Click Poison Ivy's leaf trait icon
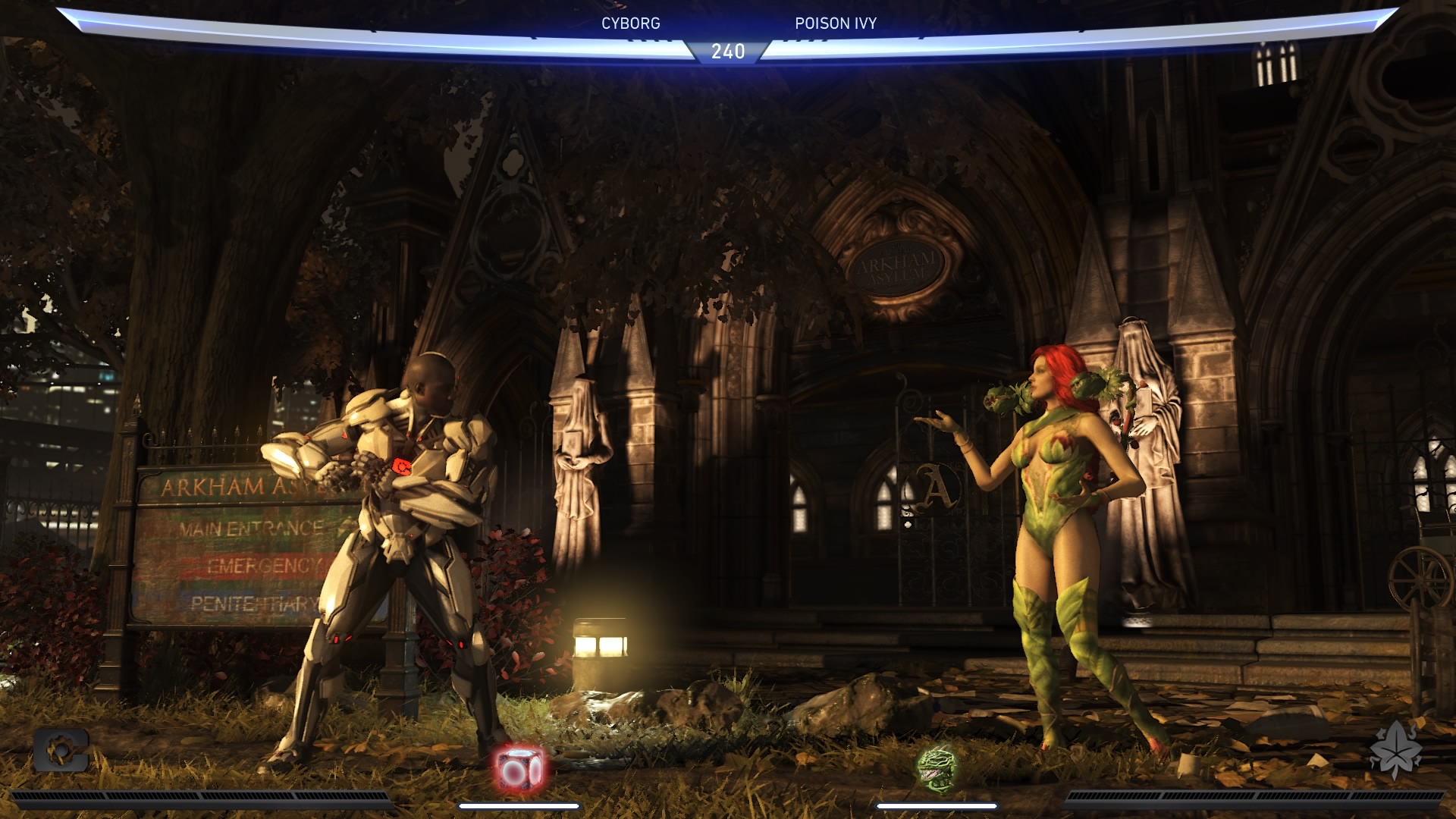Viewport: 1456px width, 819px height. point(1395,749)
